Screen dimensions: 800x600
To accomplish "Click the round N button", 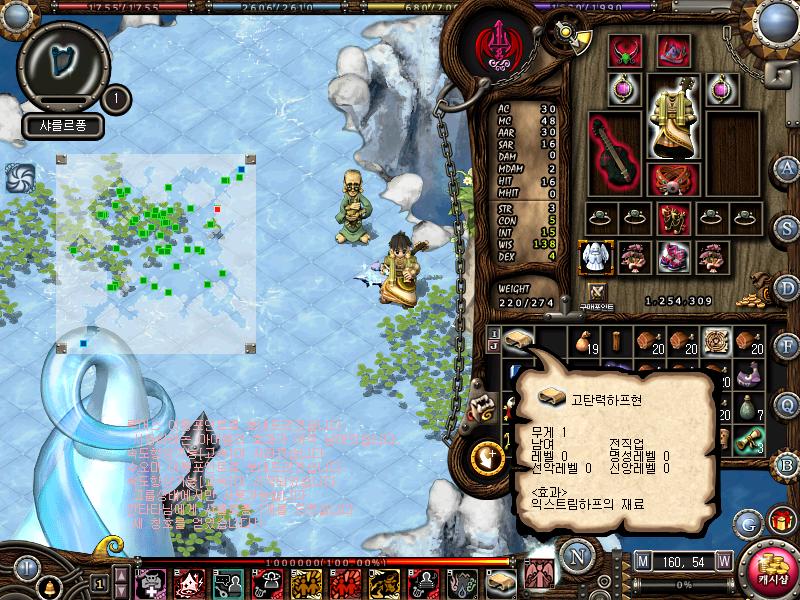I will click(576, 556).
